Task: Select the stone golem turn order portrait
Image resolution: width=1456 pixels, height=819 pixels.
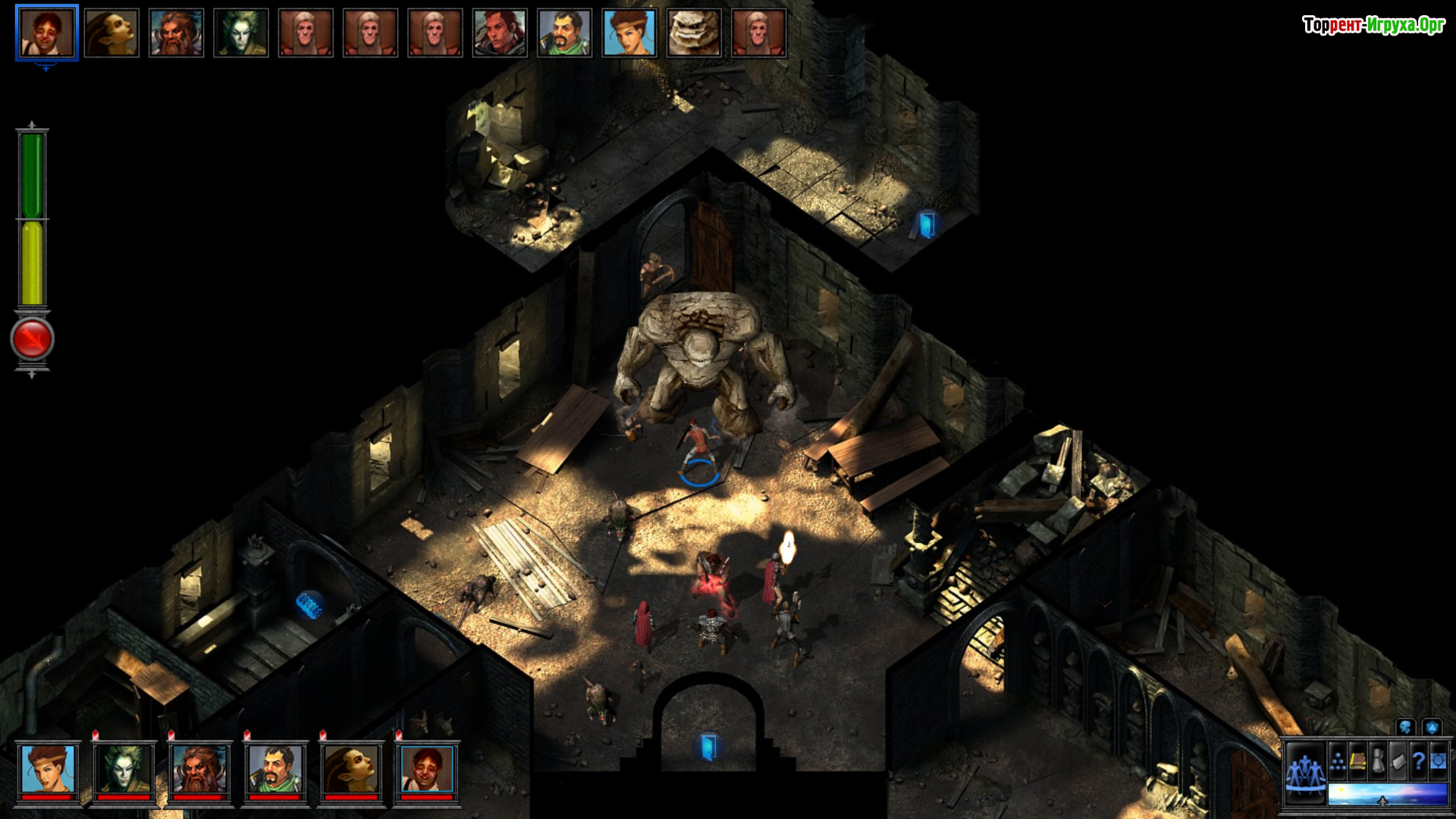Action: (693, 33)
